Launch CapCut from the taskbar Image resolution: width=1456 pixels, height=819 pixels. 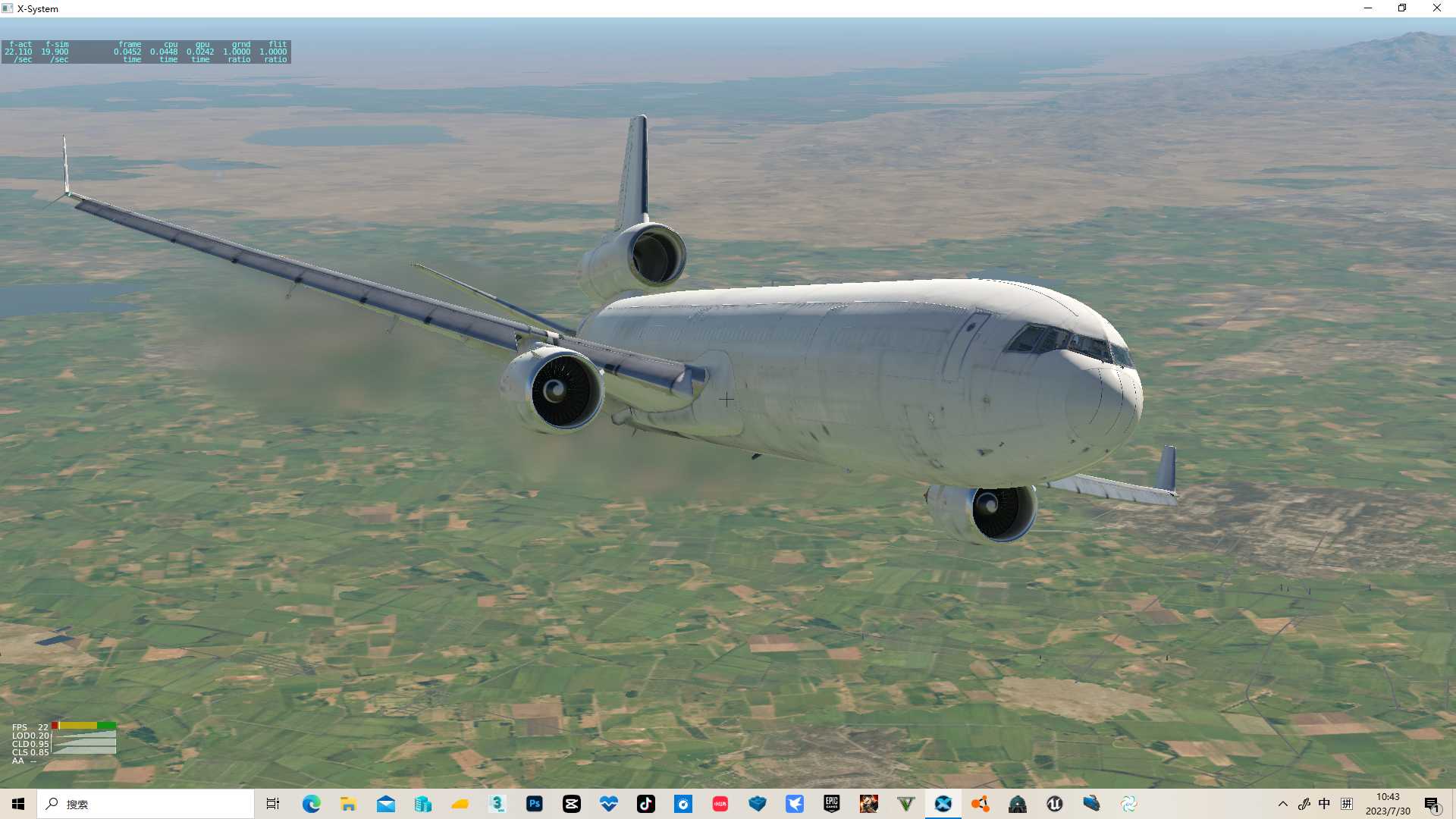(572, 804)
